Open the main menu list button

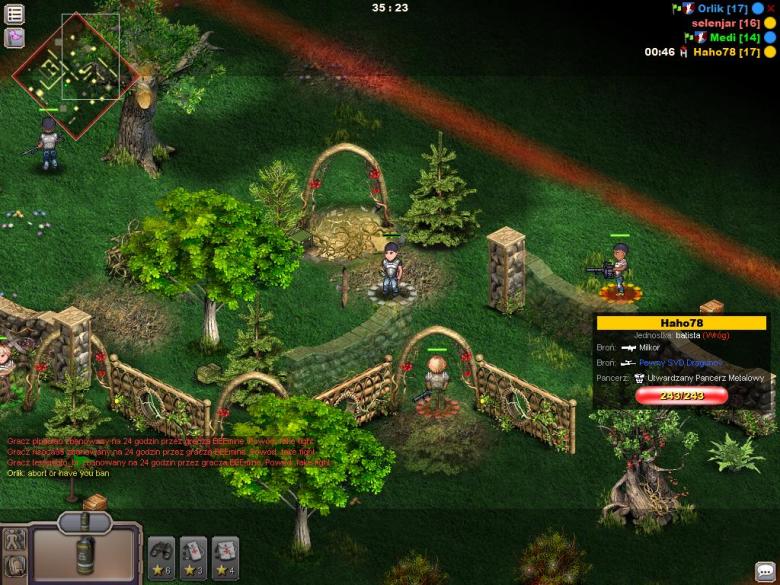tap(15, 14)
